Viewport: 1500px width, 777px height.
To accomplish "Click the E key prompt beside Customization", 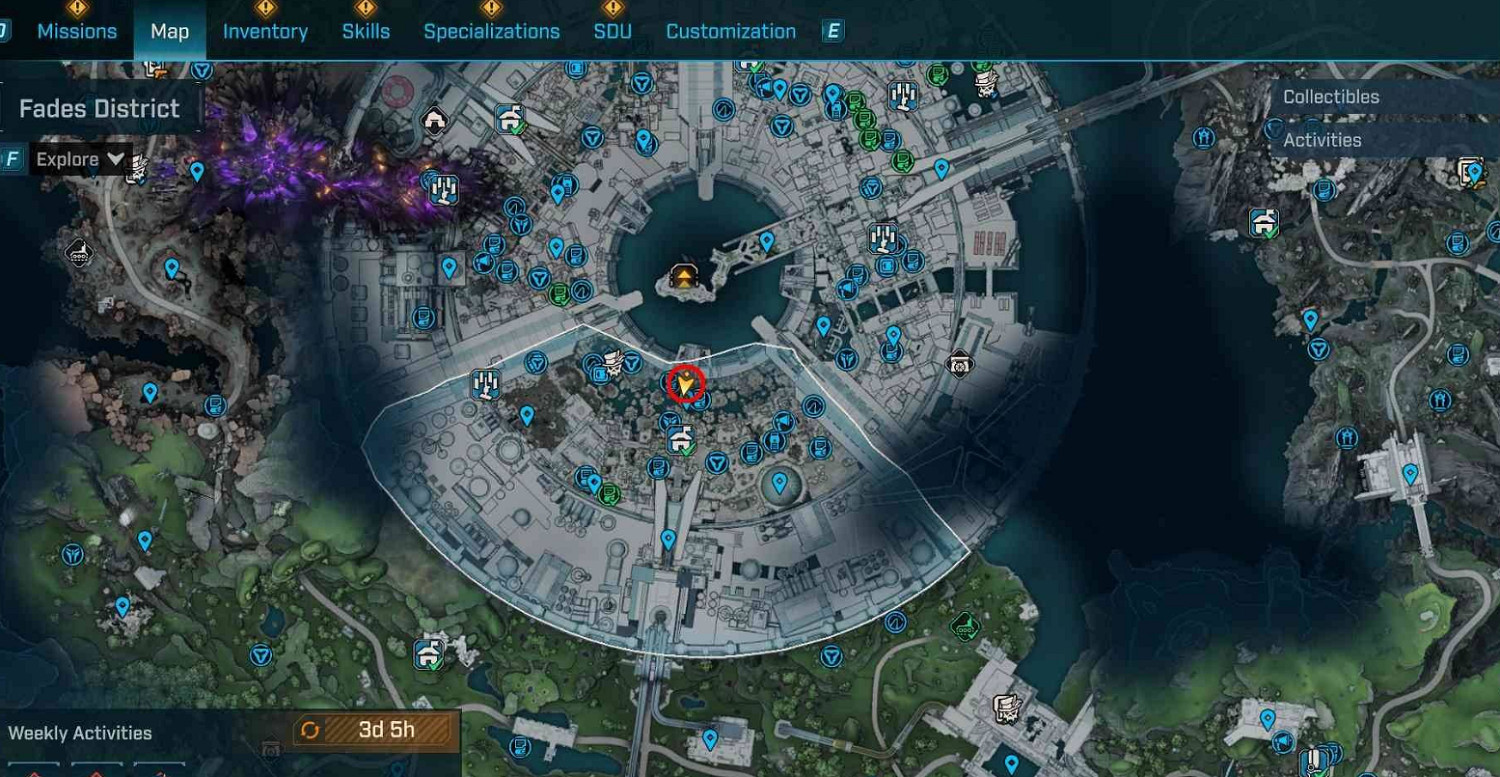I will point(833,31).
